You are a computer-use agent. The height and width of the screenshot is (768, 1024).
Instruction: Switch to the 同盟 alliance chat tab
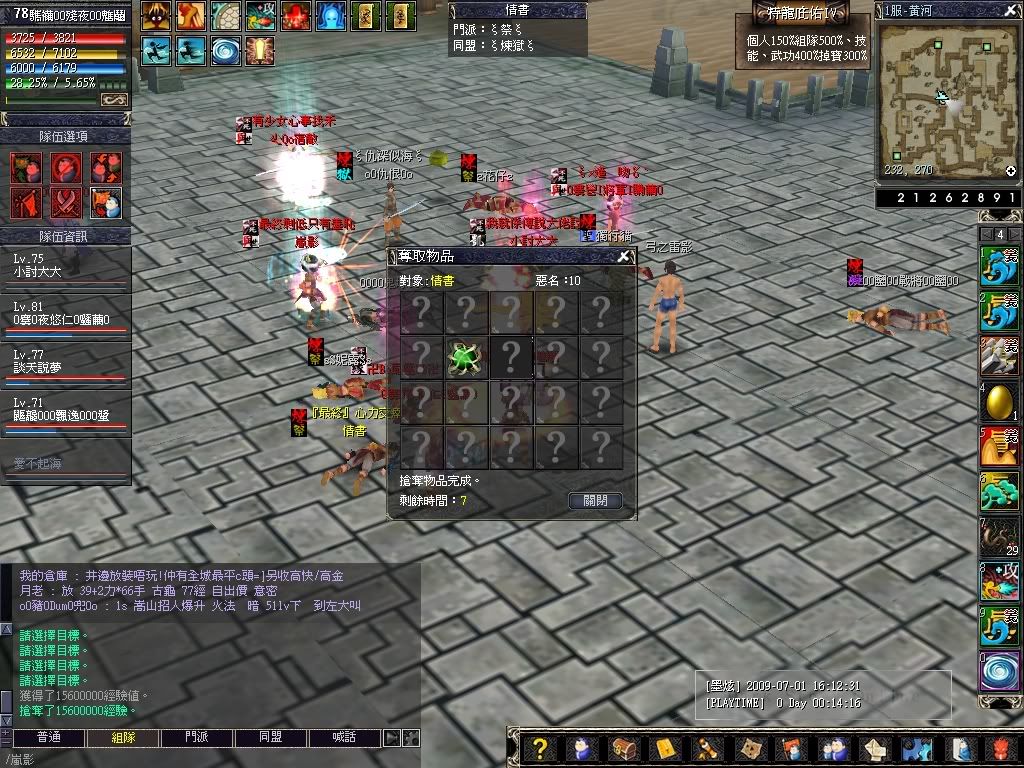coord(271,737)
